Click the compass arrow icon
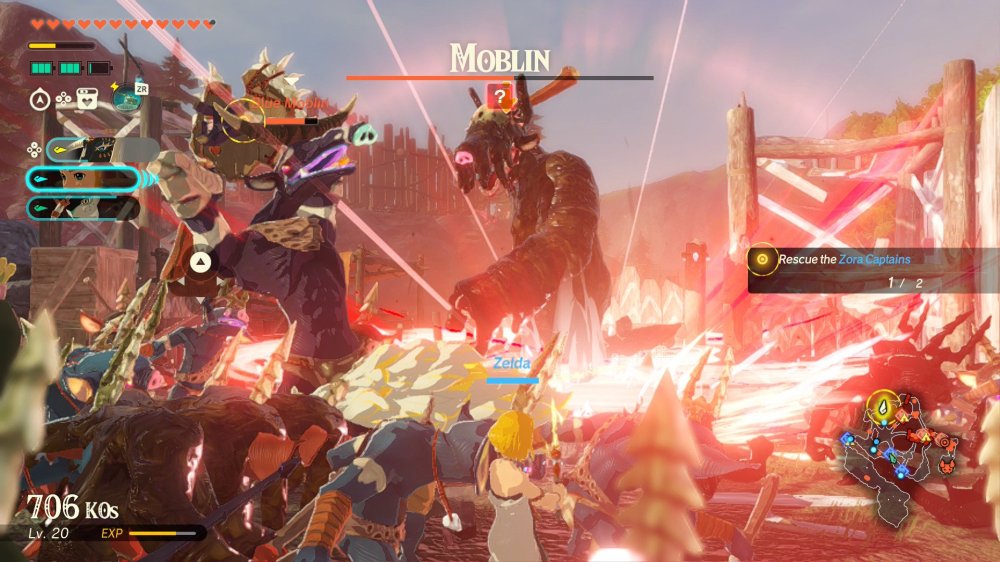Image resolution: width=1000 pixels, height=562 pixels. (41, 98)
